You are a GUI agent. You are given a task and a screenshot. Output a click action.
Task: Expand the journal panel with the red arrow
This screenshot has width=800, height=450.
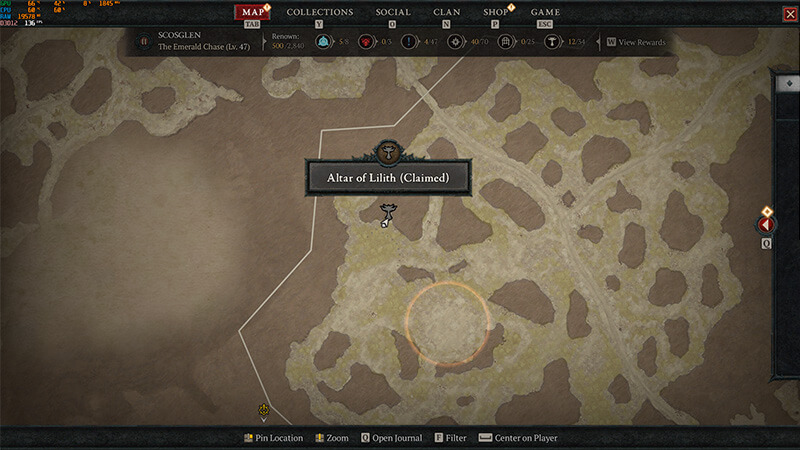pyautogui.click(x=768, y=225)
